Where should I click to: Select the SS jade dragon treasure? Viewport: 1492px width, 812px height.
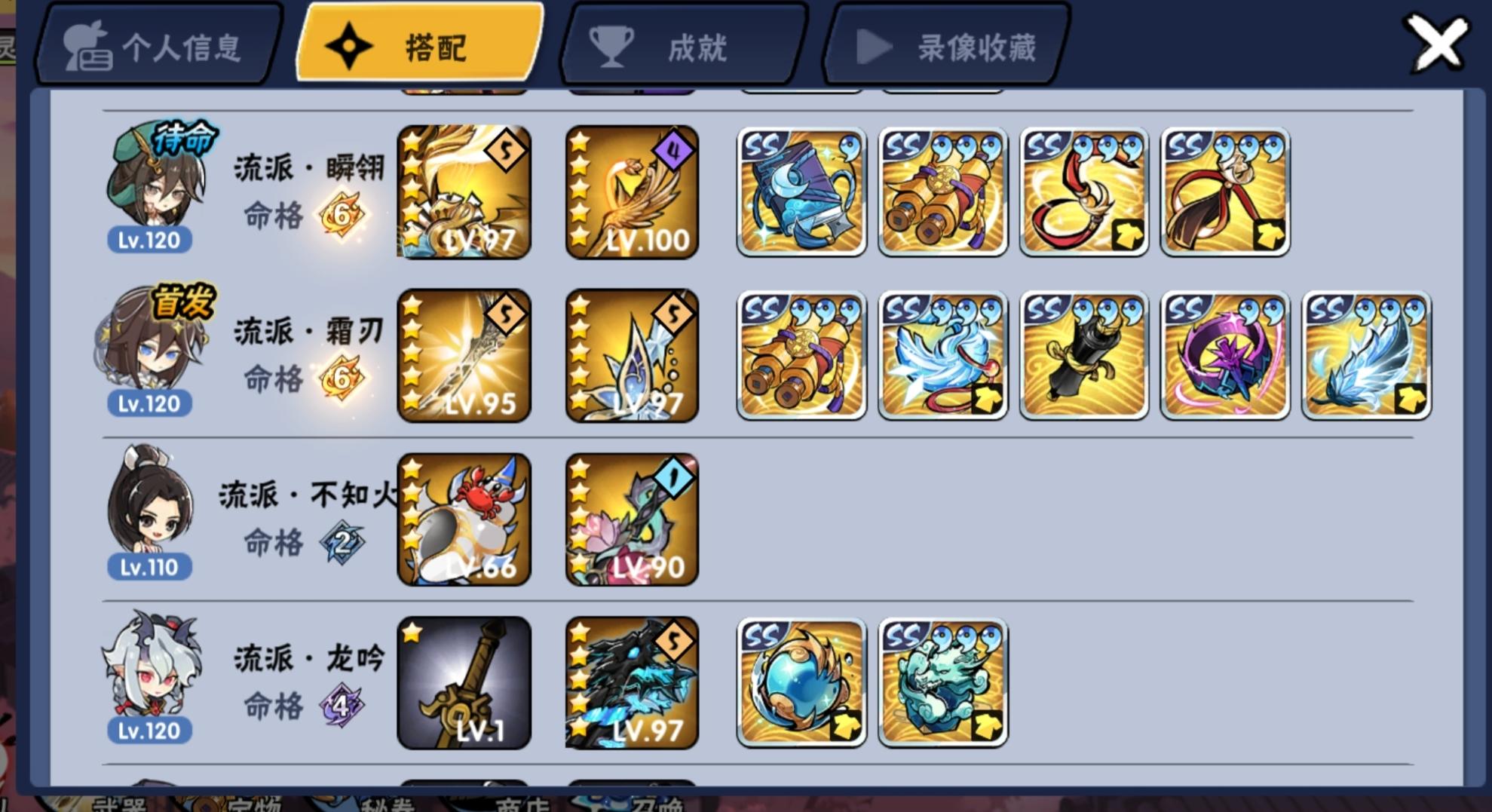coord(941,681)
